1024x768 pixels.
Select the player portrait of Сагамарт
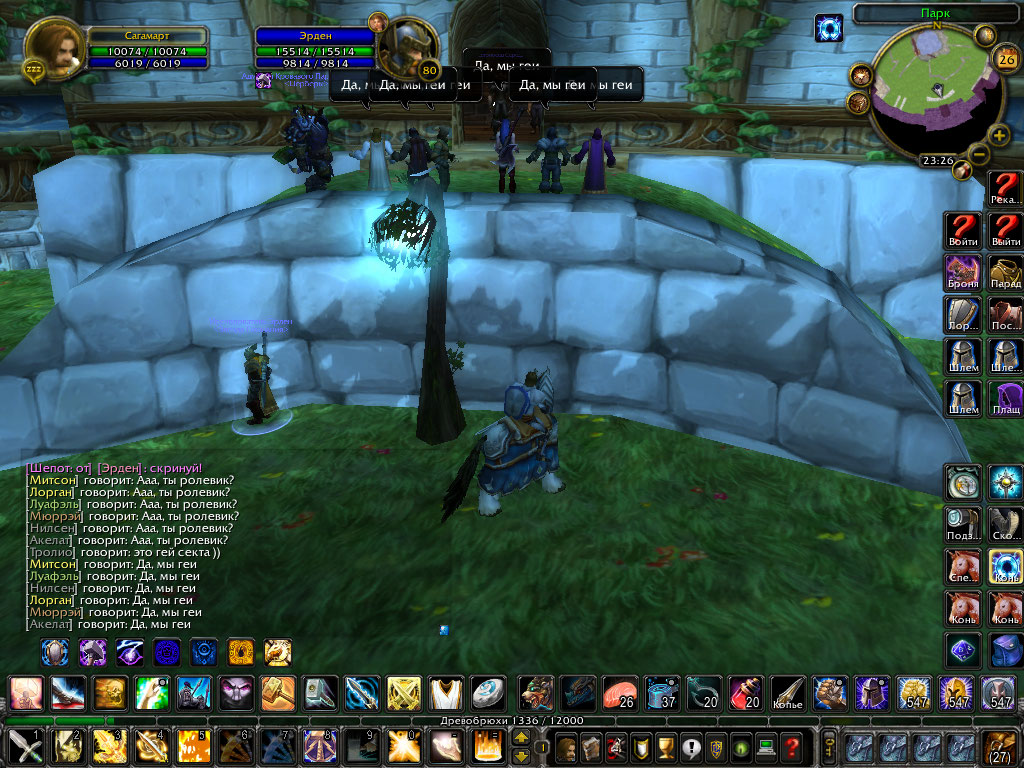[x=54, y=48]
